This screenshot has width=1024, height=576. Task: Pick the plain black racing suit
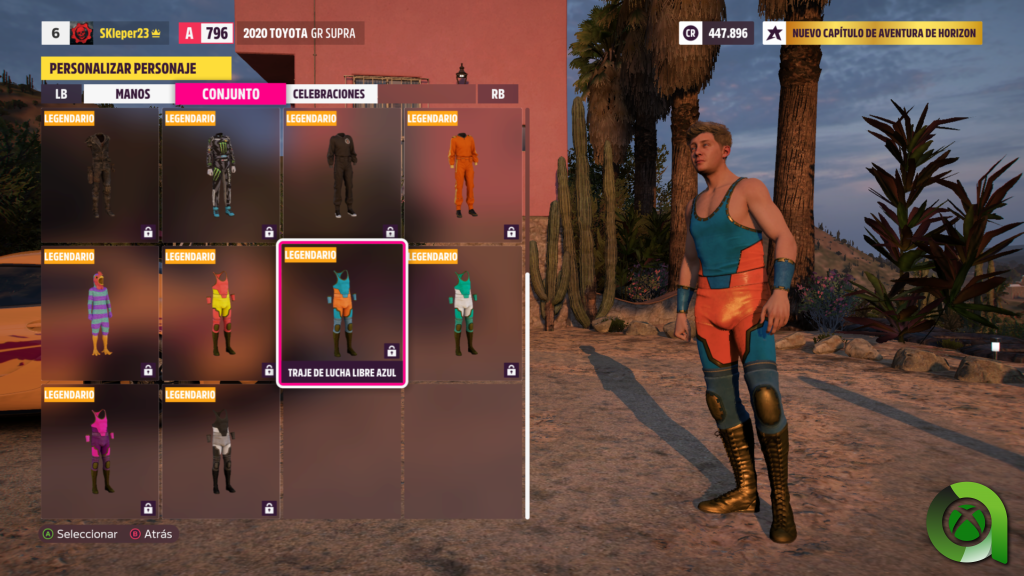[342, 175]
